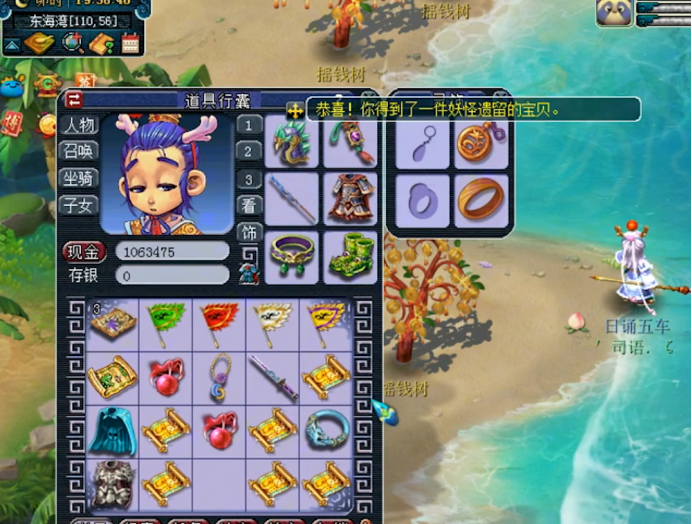
Task: Click the 现金 cash button
Action: pyautogui.click(x=84, y=251)
